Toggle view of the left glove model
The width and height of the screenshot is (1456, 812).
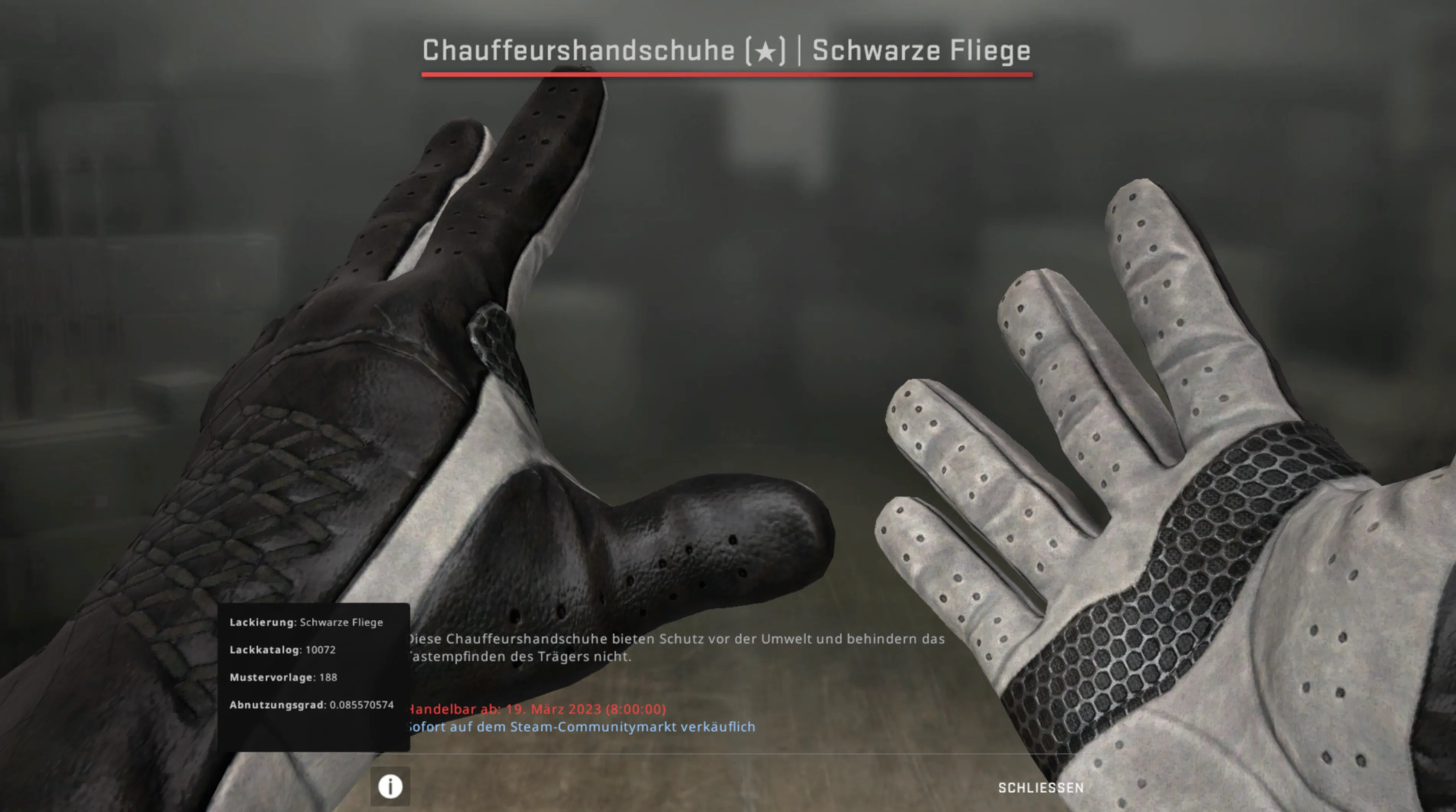396,396
